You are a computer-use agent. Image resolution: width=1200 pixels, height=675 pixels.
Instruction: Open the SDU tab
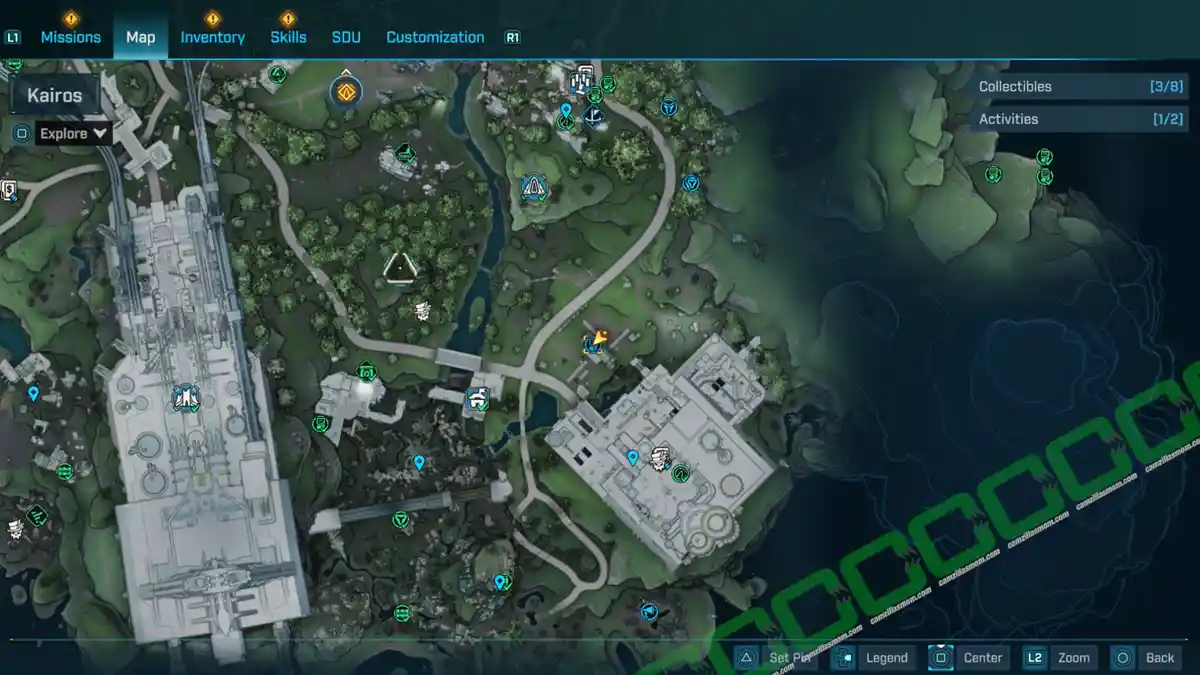346,37
